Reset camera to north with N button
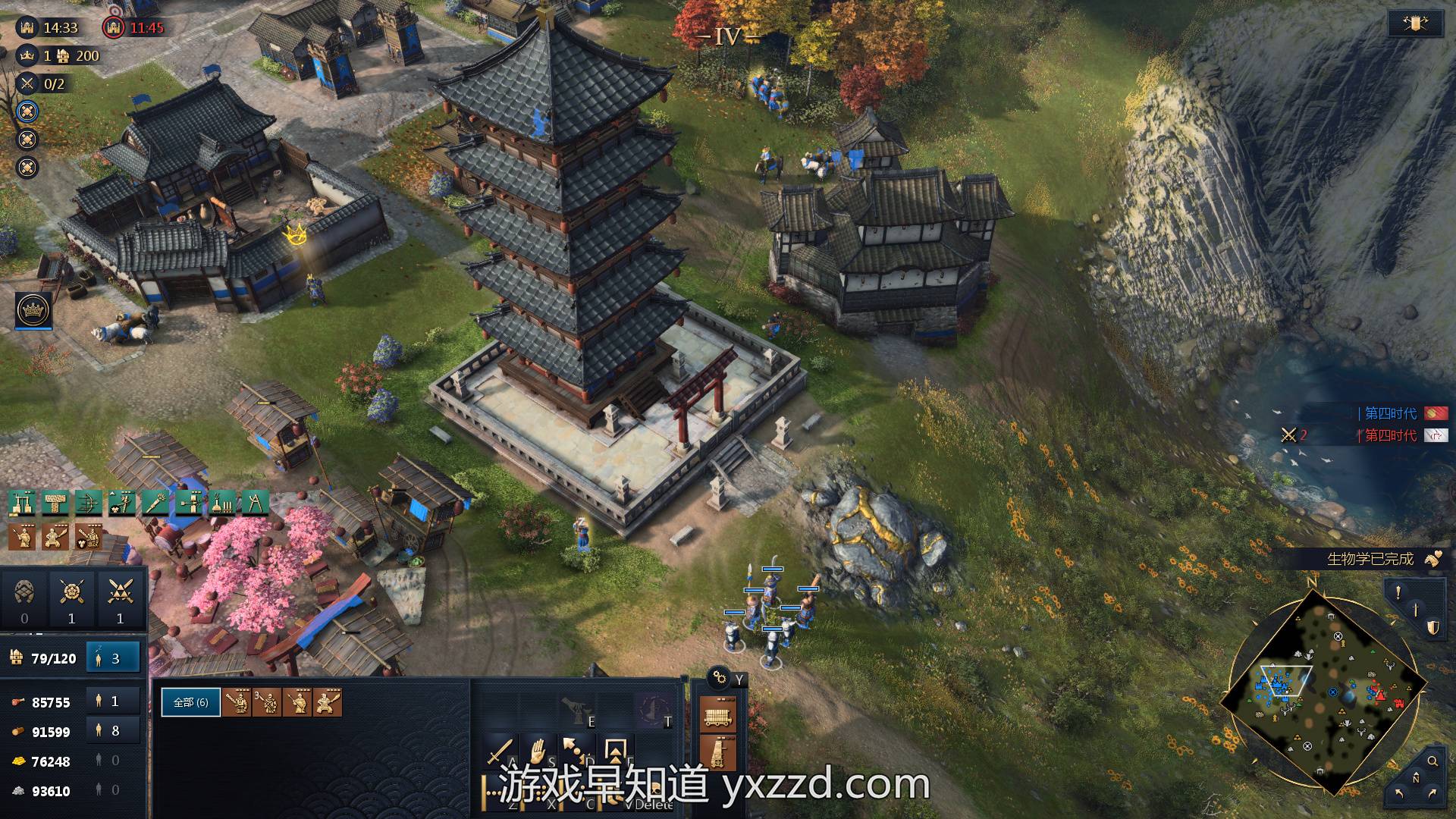Viewport: 1456px width, 819px height. [x=1415, y=778]
